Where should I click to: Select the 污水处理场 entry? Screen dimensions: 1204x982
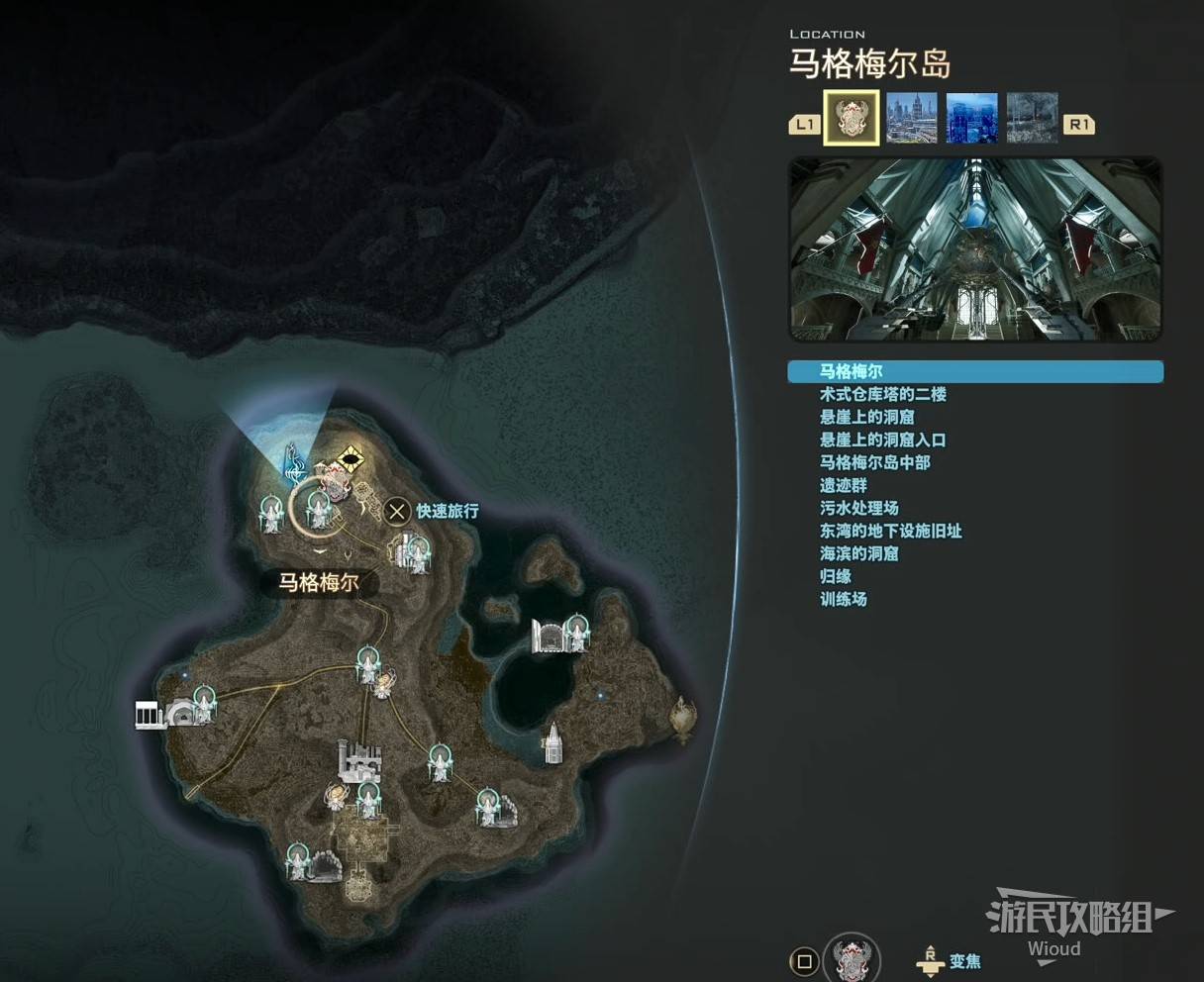(x=858, y=509)
